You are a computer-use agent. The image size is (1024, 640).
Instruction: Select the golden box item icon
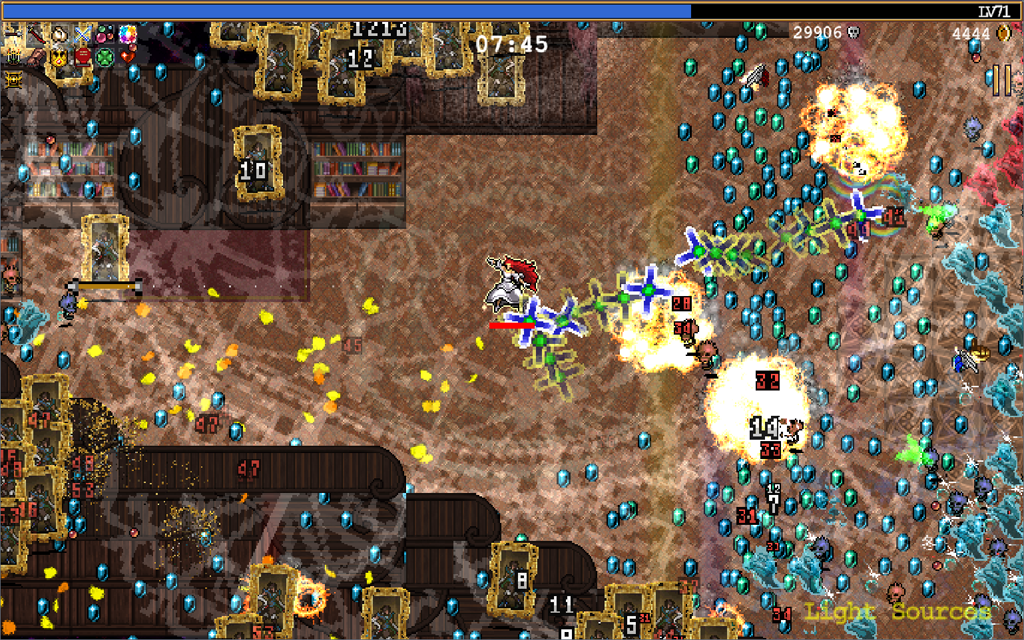(13, 80)
